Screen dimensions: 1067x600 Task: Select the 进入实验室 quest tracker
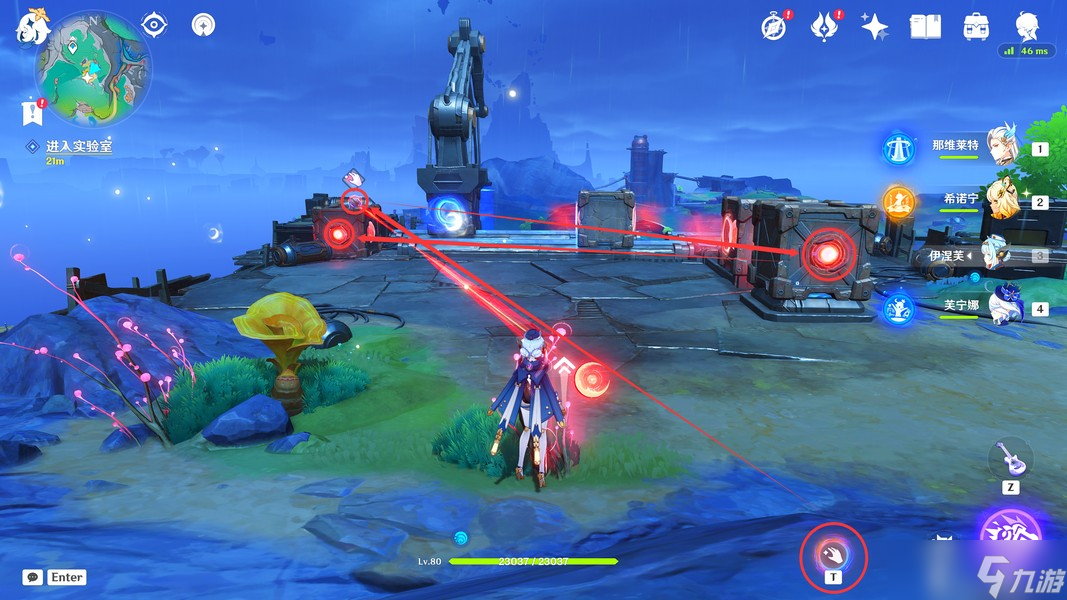[78, 146]
